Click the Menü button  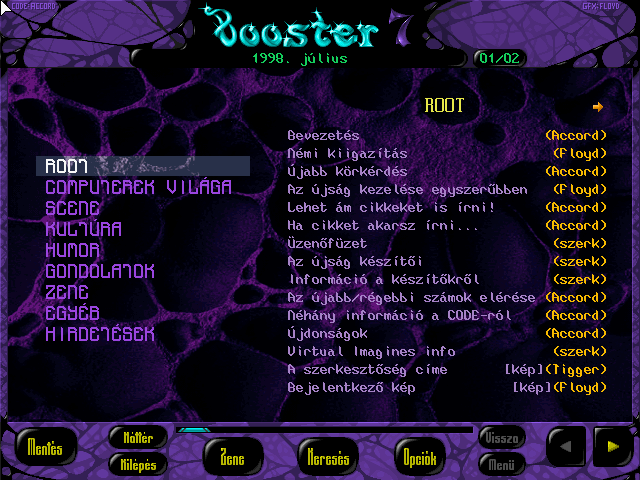tap(501, 463)
